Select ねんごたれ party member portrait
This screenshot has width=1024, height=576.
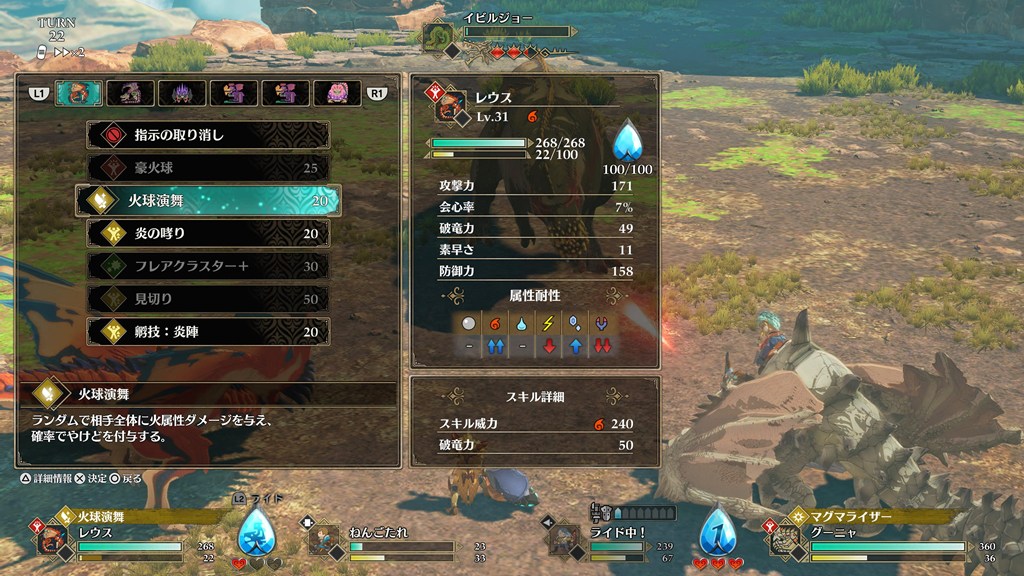click(322, 540)
